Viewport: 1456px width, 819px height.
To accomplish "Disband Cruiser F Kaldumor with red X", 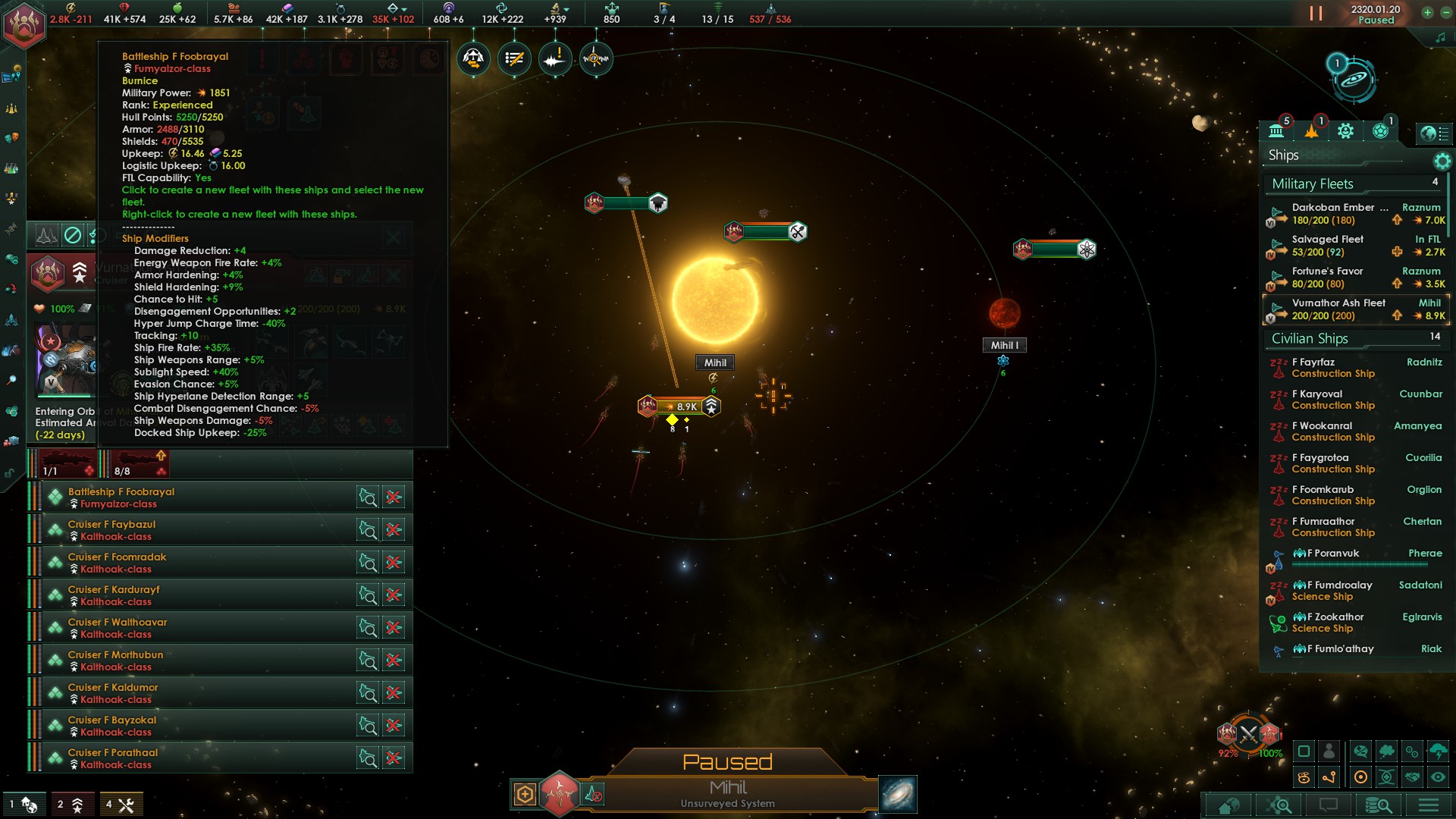I will point(394,693).
